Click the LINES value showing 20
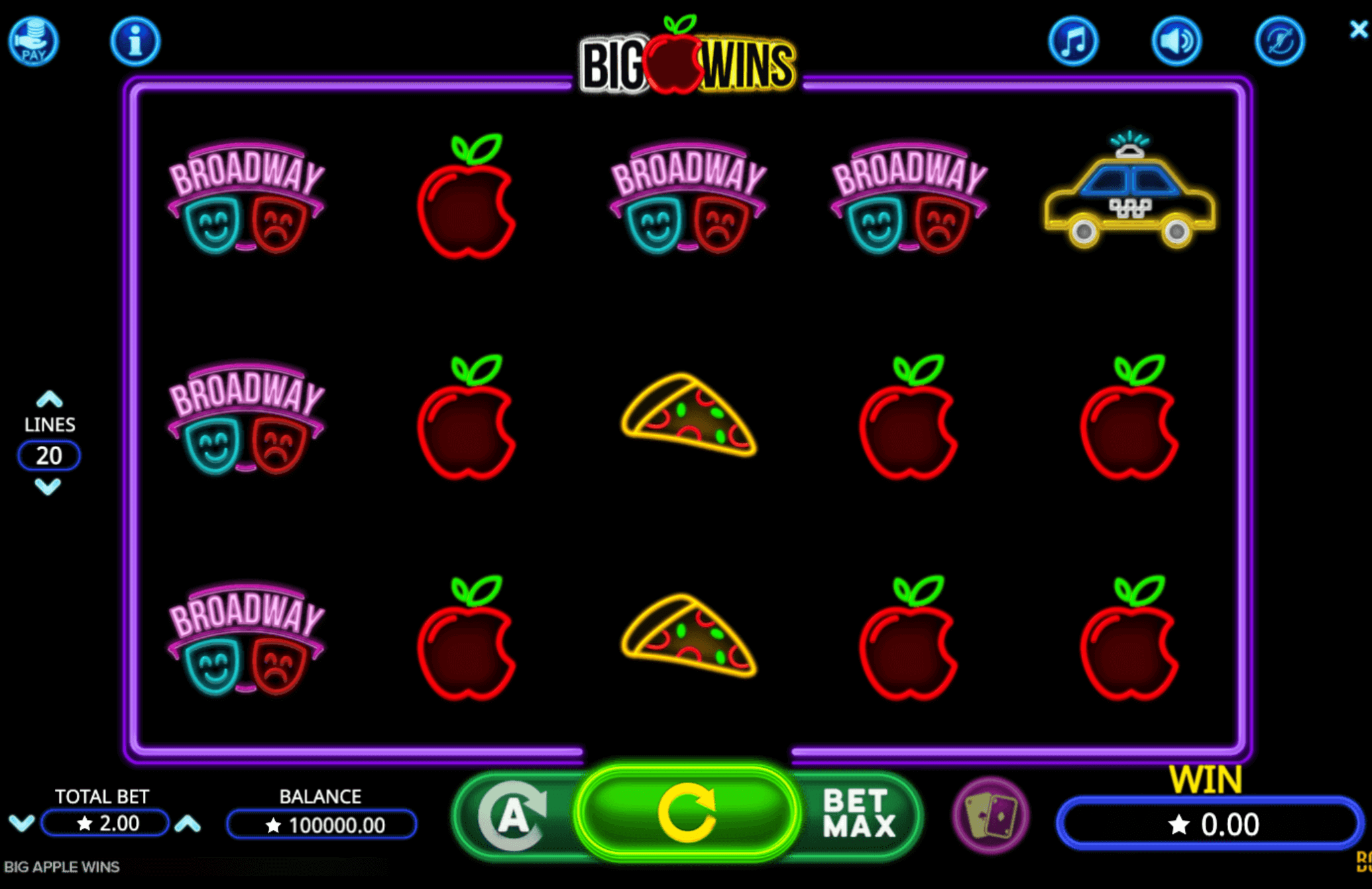The height and width of the screenshot is (889, 1372). click(49, 456)
